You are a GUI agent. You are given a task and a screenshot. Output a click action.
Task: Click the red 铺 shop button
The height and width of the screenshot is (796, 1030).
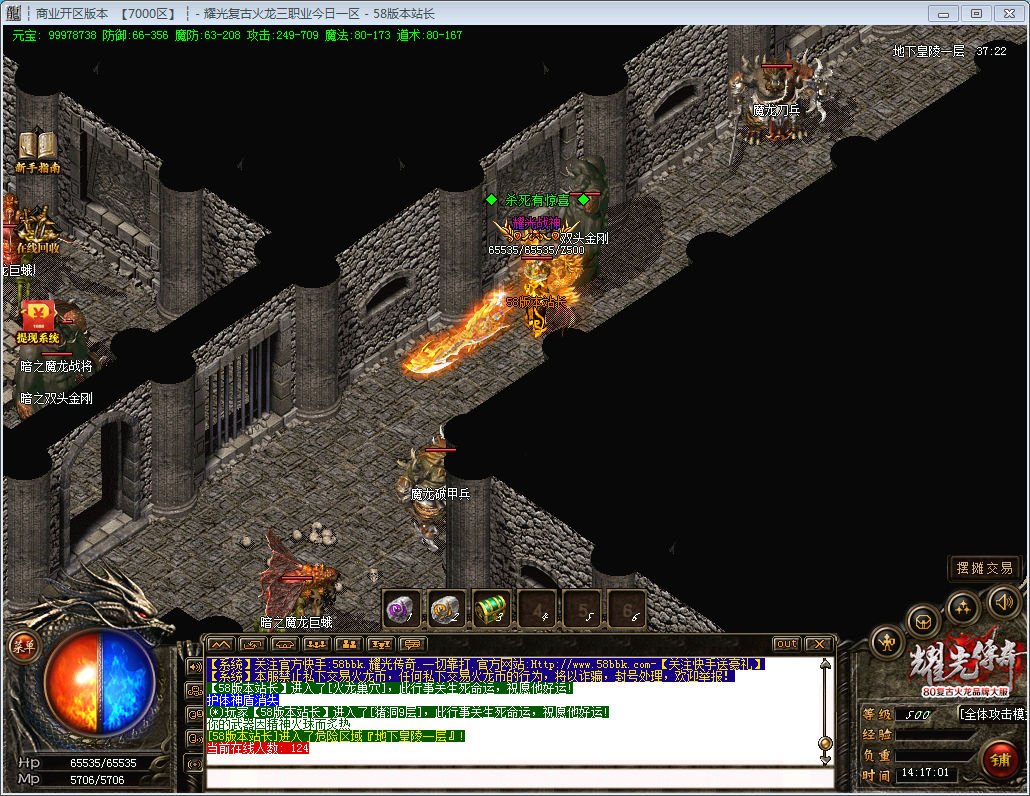tap(999, 760)
